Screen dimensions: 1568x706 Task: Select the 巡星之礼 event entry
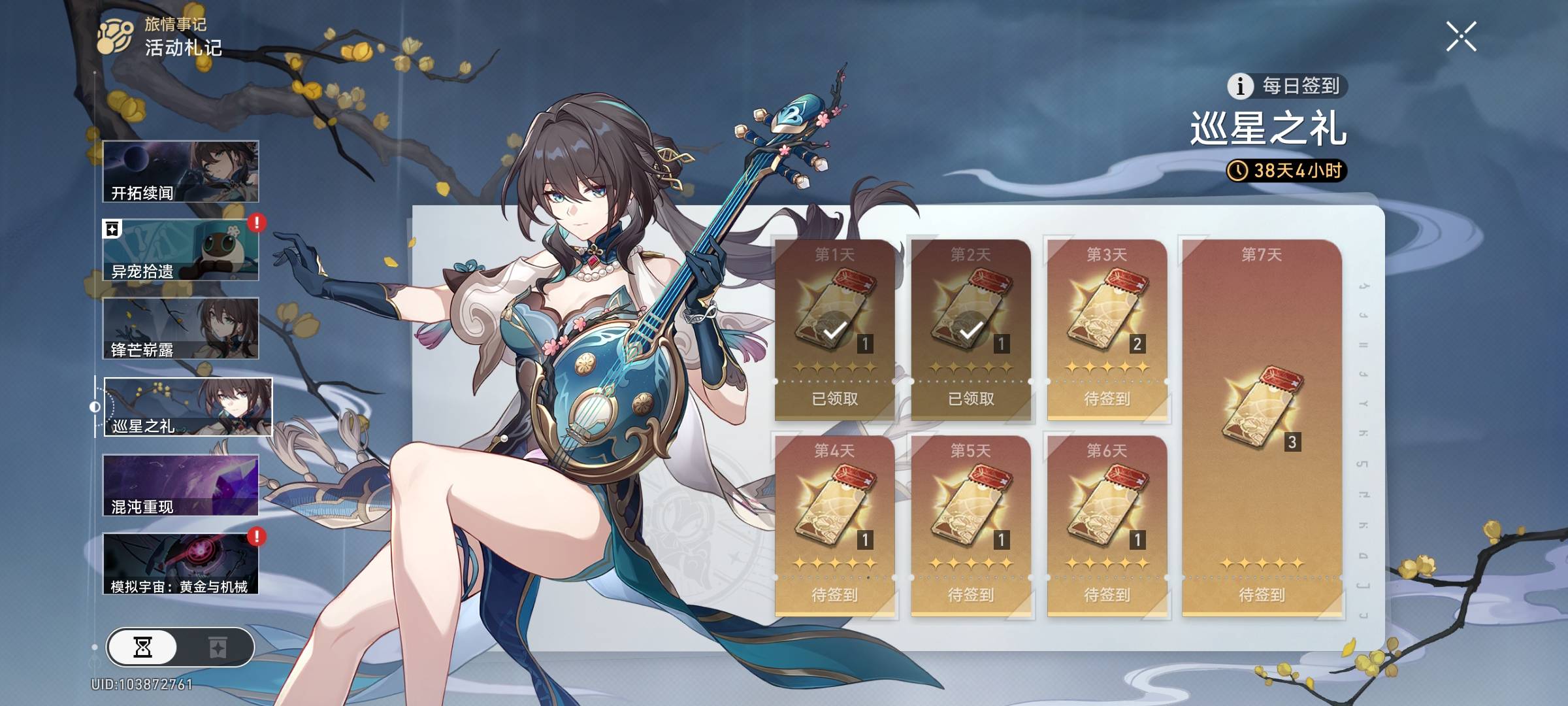pyautogui.click(x=188, y=407)
